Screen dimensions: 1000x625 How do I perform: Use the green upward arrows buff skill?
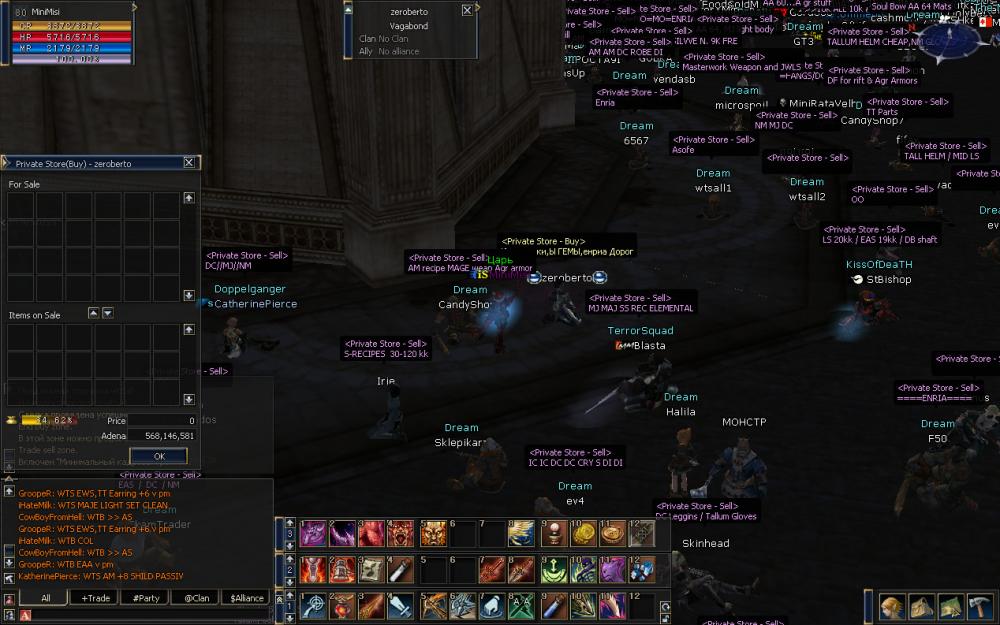click(x=553, y=570)
